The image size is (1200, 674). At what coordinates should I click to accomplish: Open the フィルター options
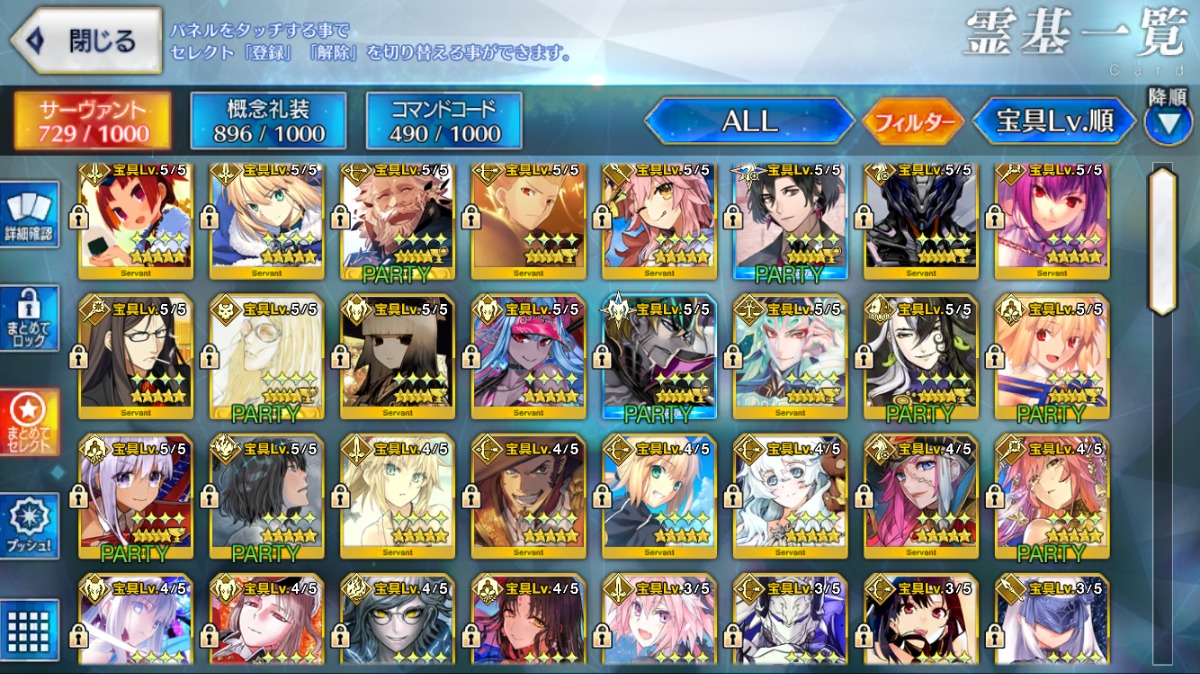[913, 123]
